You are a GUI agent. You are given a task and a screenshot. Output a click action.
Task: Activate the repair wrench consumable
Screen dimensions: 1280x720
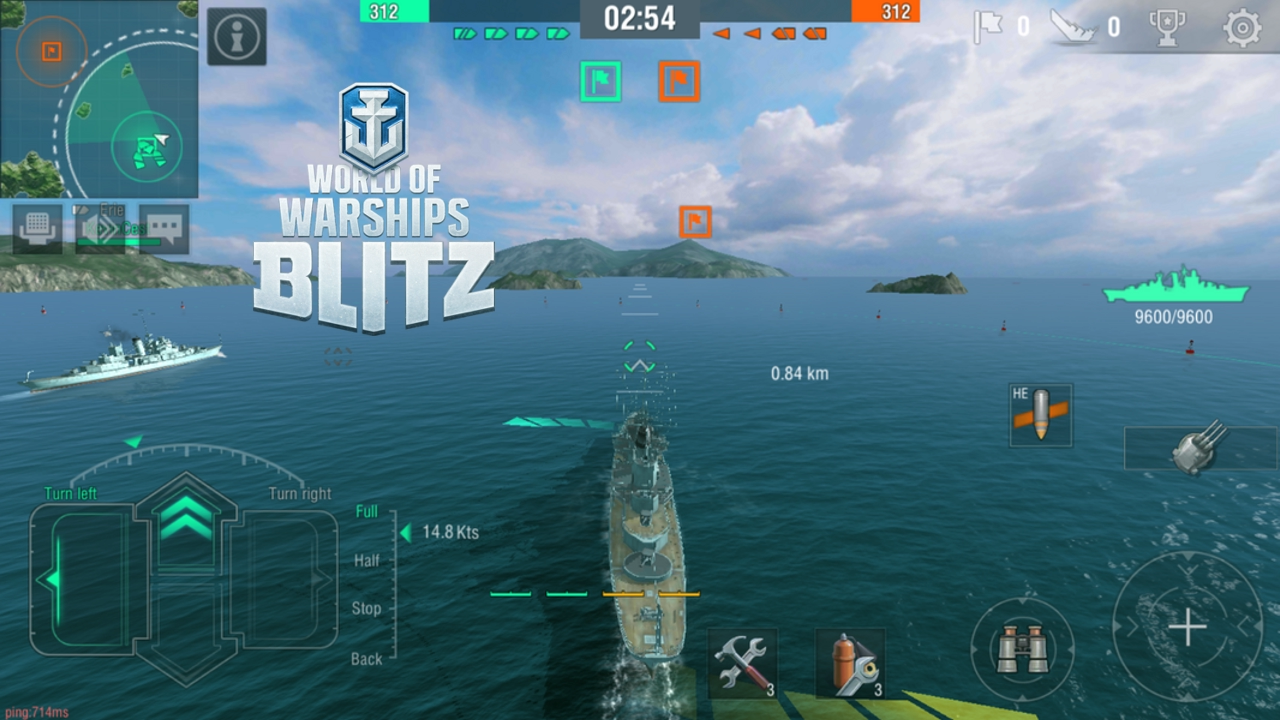click(741, 663)
